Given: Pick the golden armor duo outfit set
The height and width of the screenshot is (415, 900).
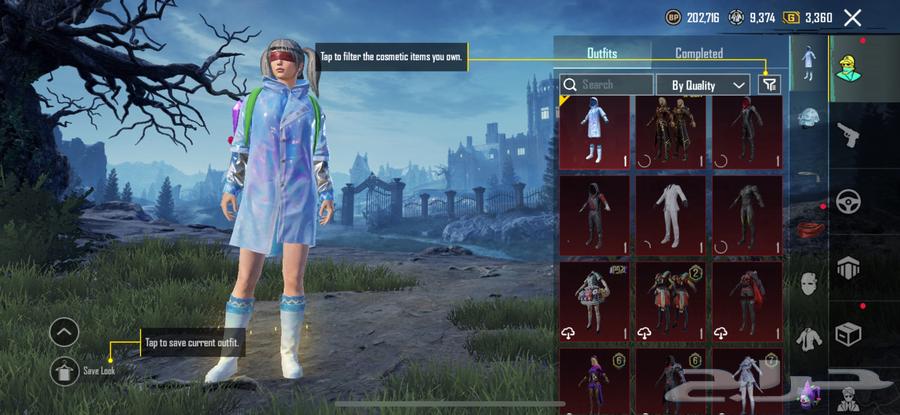Looking at the screenshot, I should [x=671, y=133].
